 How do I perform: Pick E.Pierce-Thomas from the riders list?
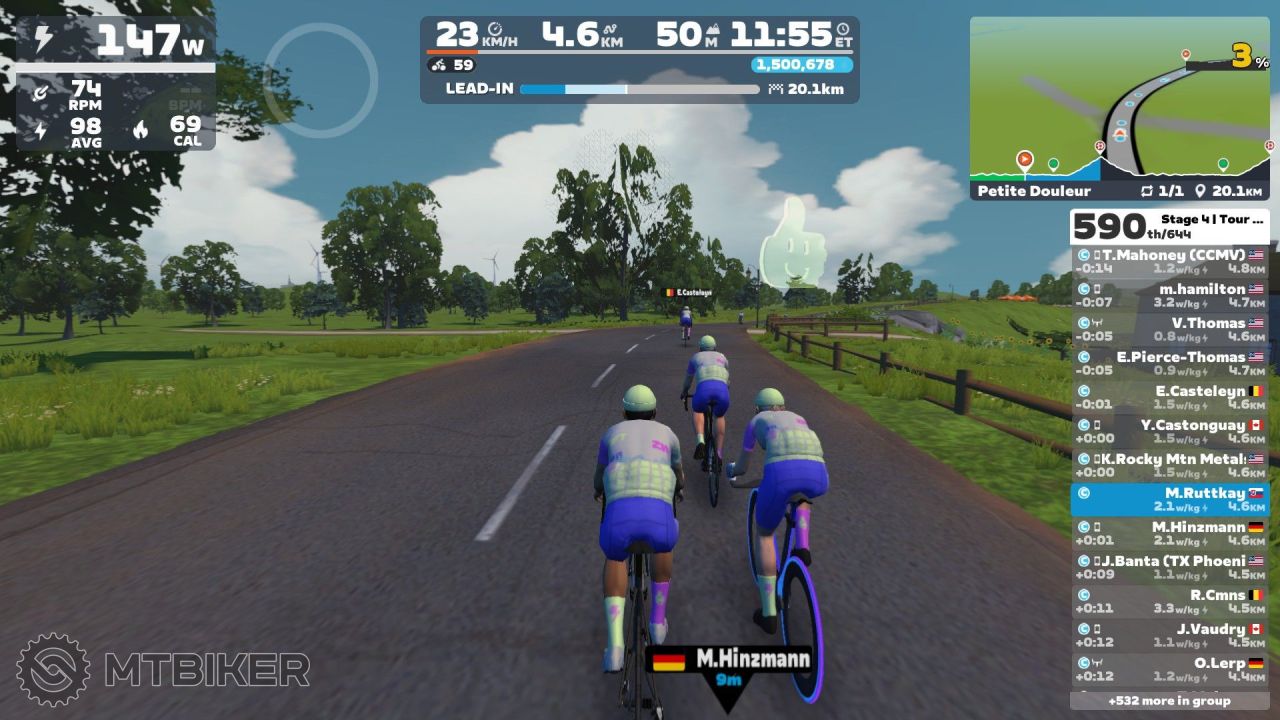pos(1169,364)
